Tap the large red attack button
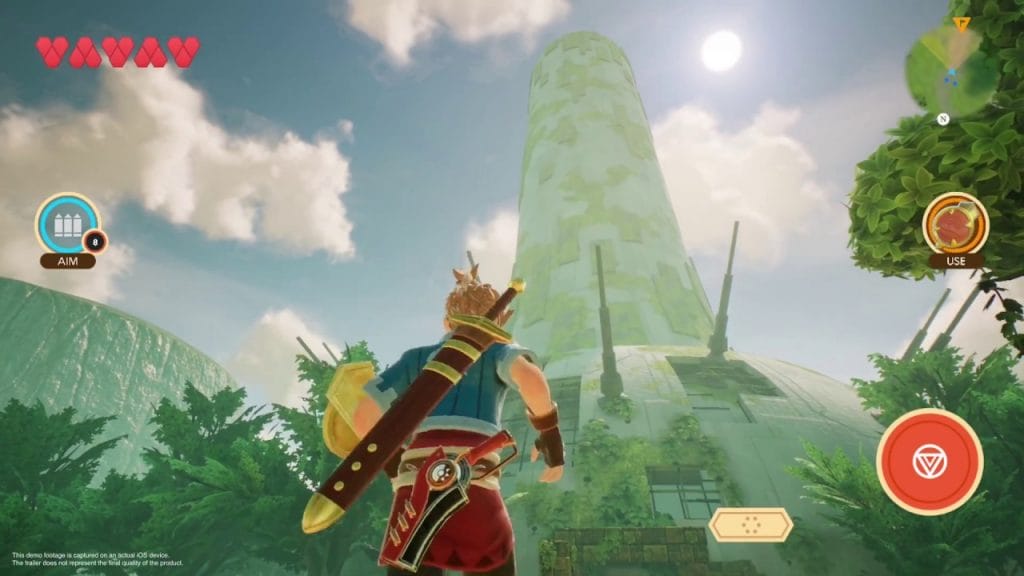Image resolution: width=1024 pixels, height=576 pixels. point(929,462)
